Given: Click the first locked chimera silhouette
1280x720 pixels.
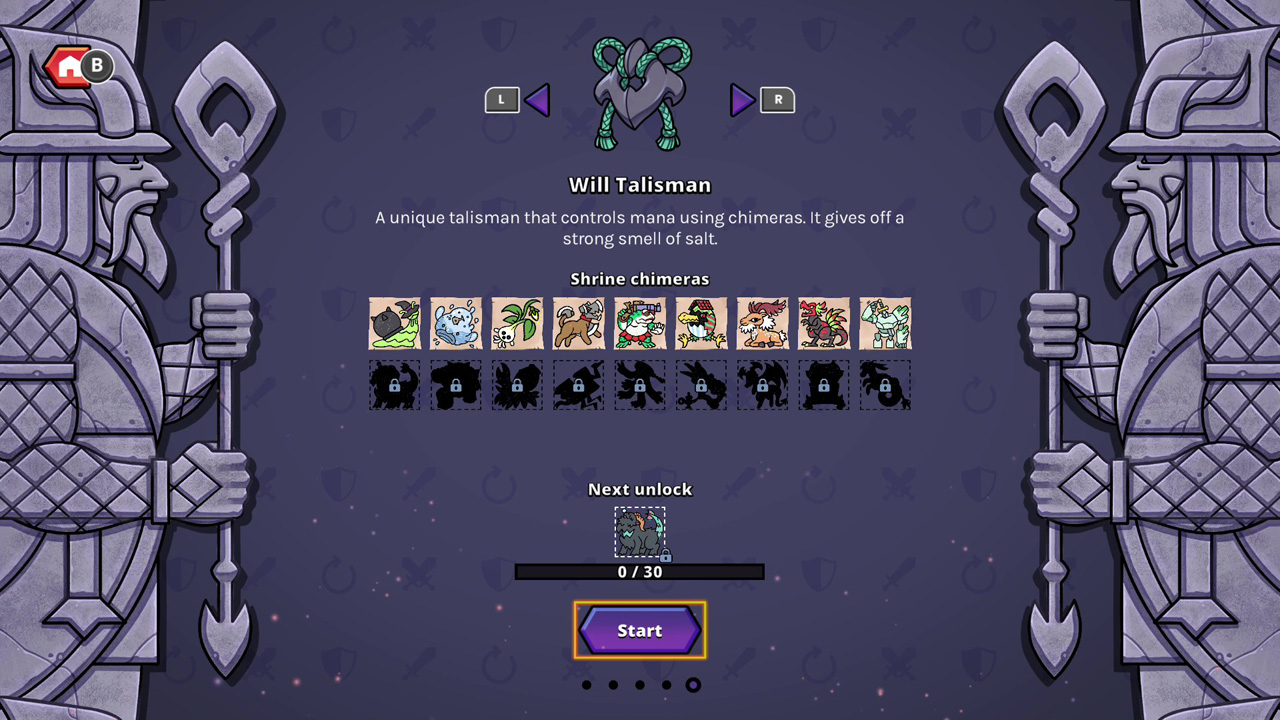Looking at the screenshot, I should [x=394, y=385].
